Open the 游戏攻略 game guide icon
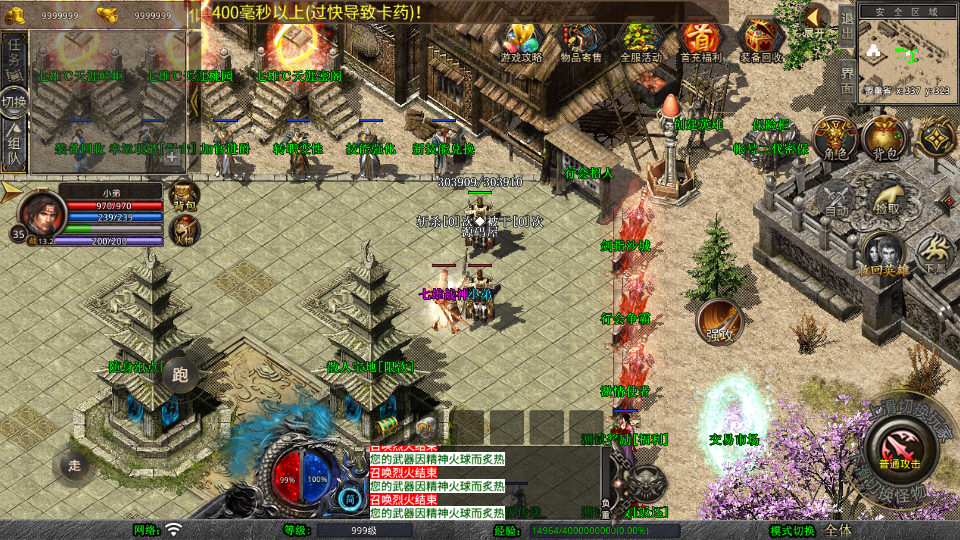Screen dimensions: 960x540 click(x=521, y=42)
